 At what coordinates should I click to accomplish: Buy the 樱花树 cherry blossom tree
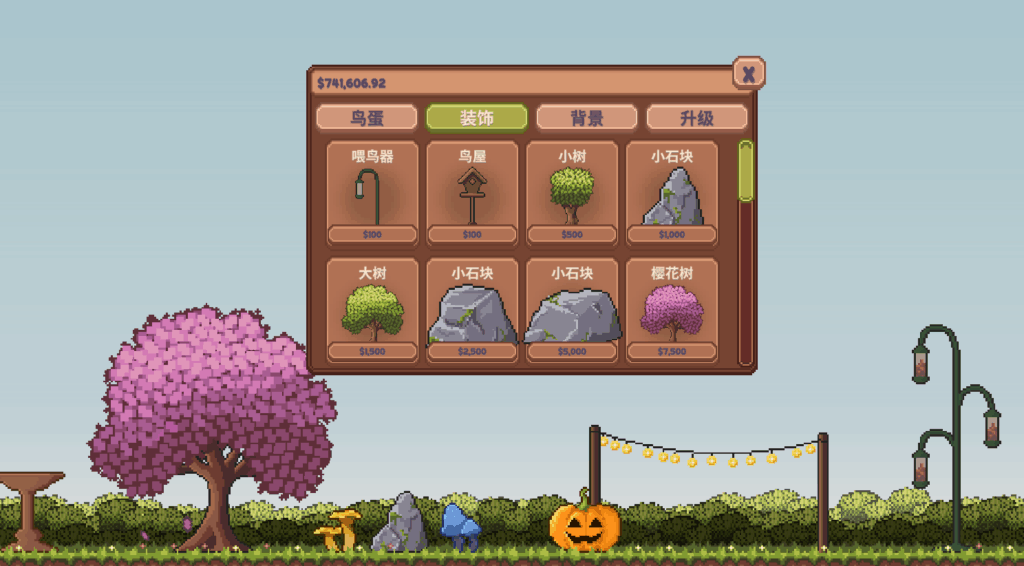[672, 310]
